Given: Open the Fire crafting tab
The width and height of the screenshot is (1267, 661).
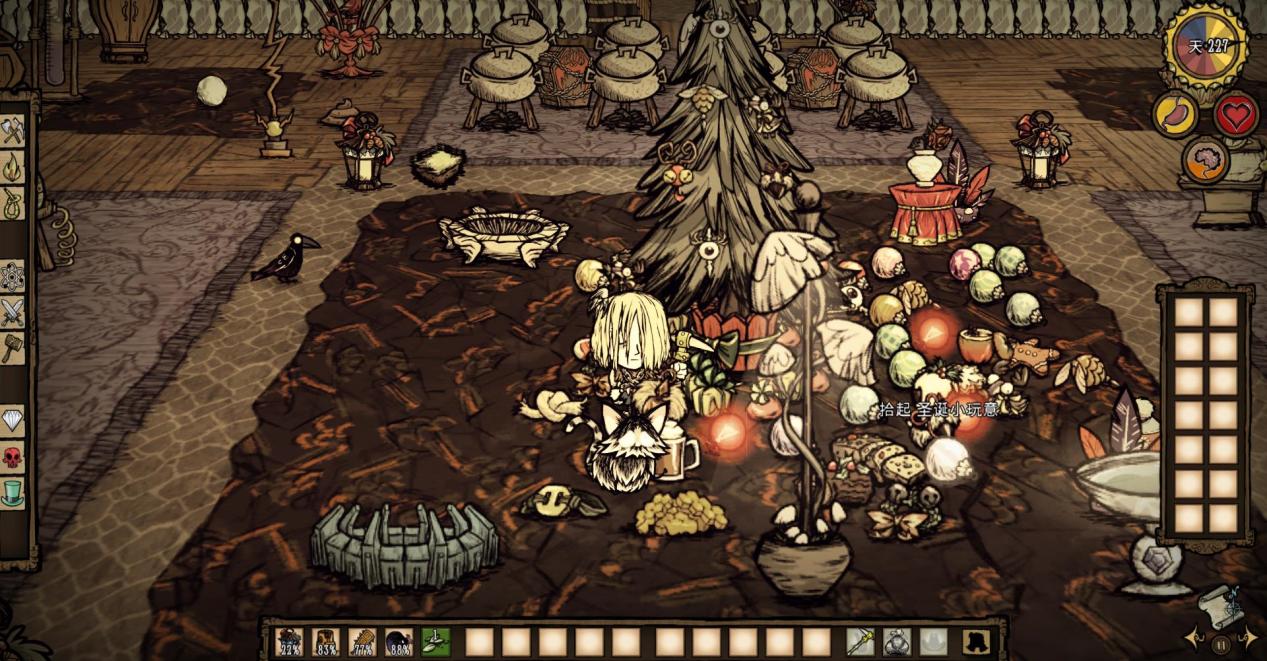Looking at the screenshot, I should click(x=12, y=166).
